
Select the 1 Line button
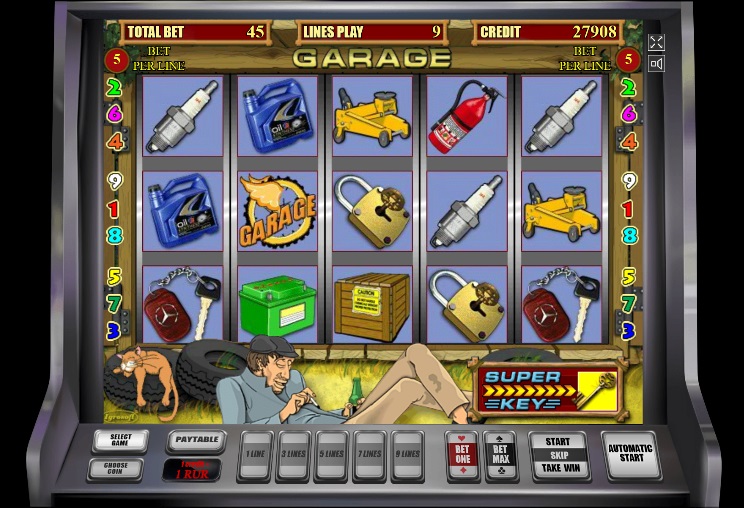tap(255, 455)
